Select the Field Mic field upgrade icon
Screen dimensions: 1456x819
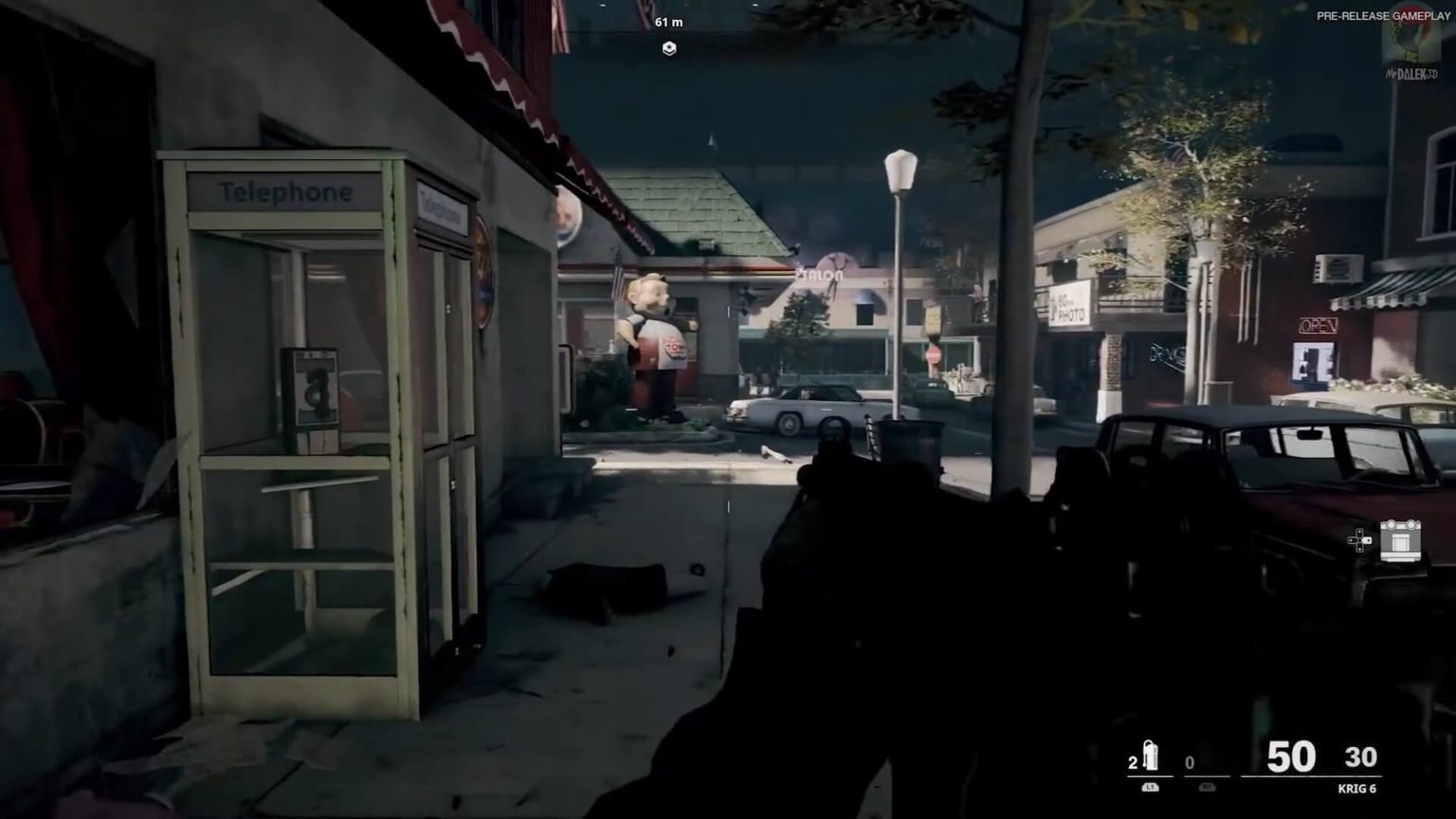[x=1401, y=539]
